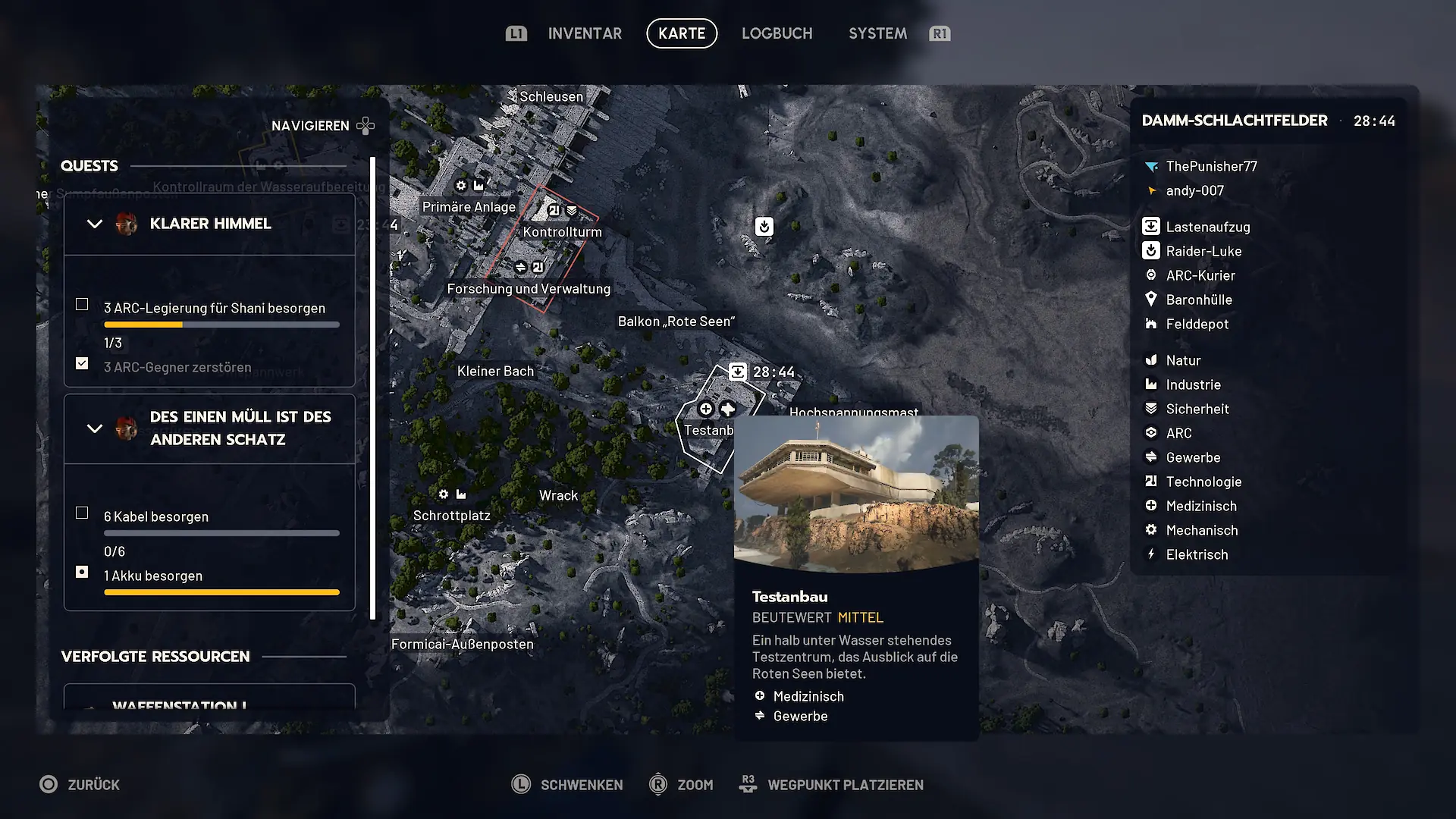Select the Raider-Luke marker on the map
Image resolution: width=1456 pixels, height=819 pixels.
coord(764,226)
